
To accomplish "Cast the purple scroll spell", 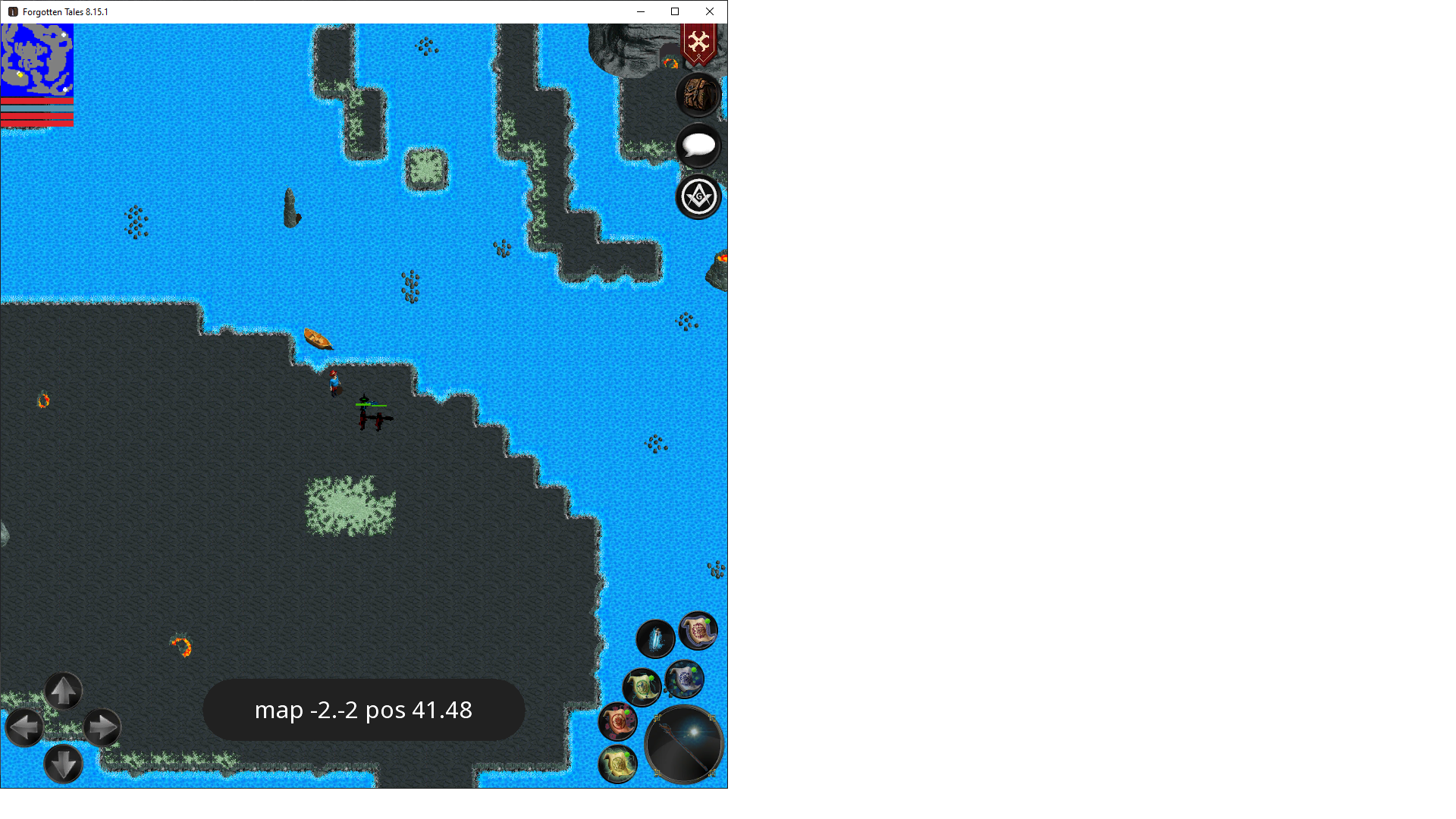I will [x=697, y=632].
